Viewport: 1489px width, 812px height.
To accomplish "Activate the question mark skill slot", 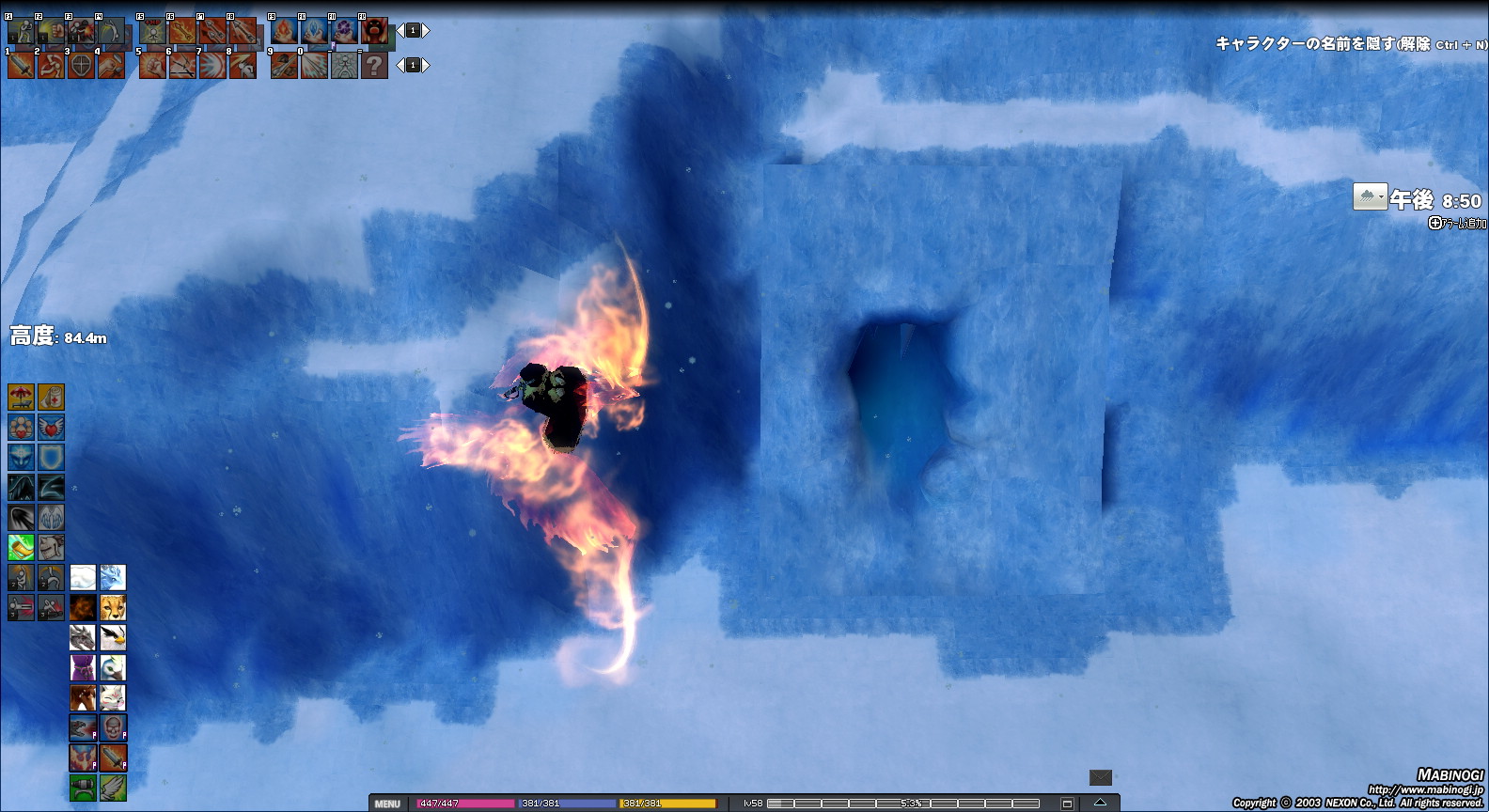I will pyautogui.click(x=374, y=65).
